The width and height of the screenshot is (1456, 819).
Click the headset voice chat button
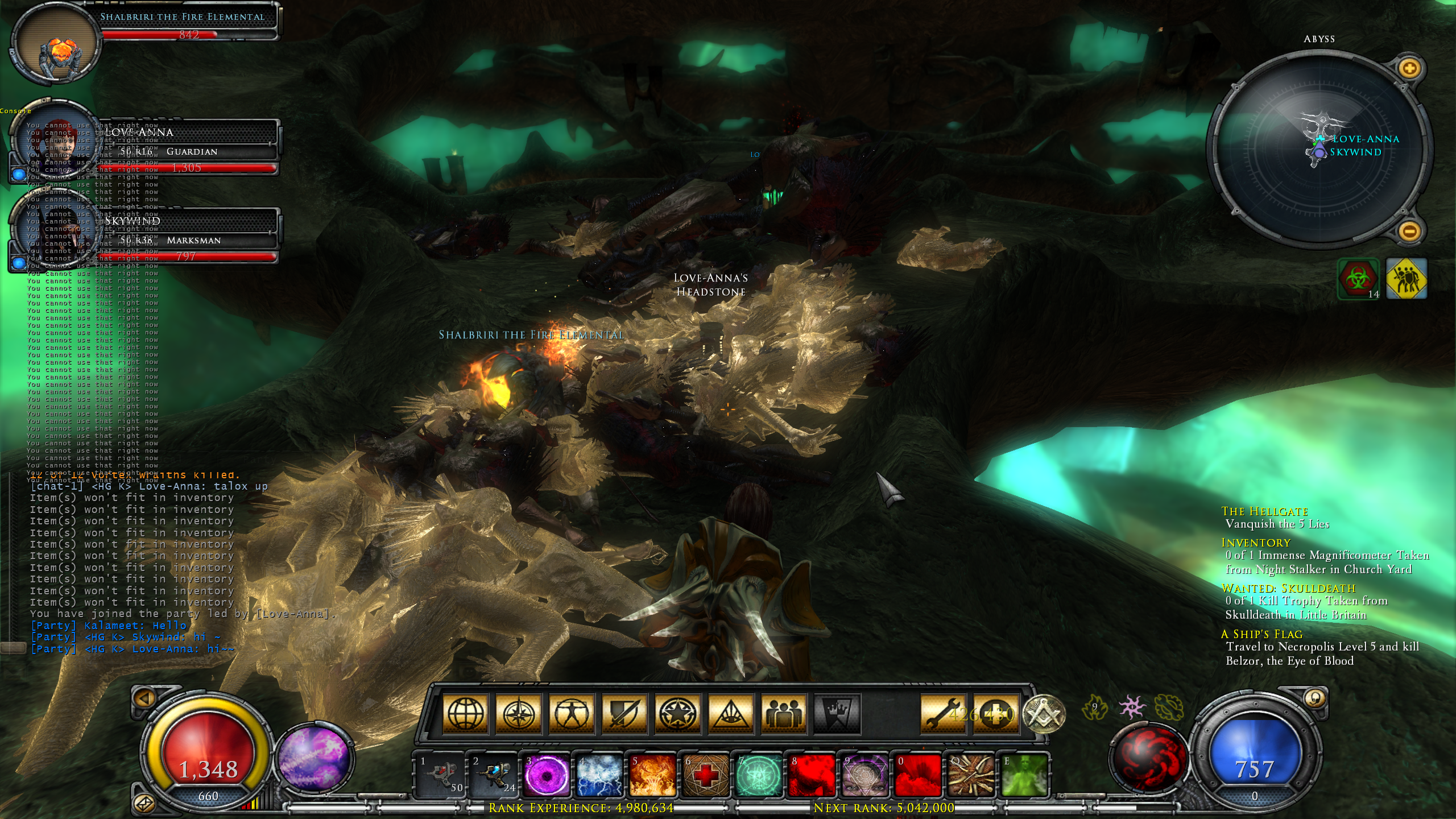(1314, 698)
